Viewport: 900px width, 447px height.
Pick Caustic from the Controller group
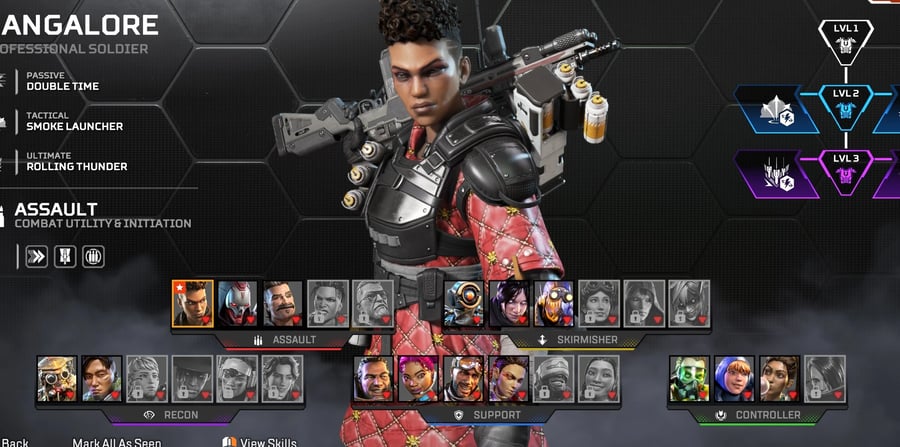point(690,378)
